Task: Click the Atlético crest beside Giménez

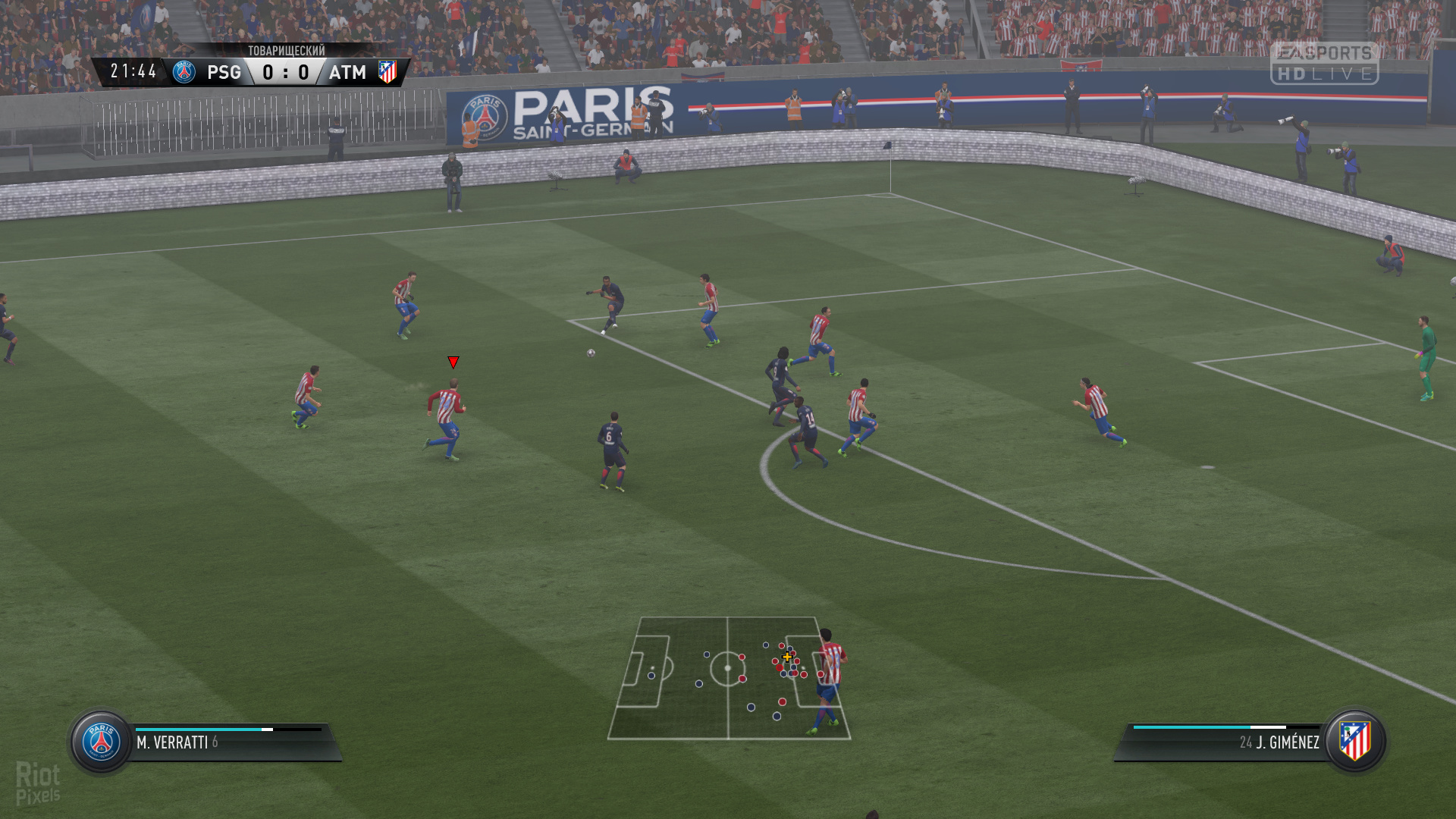Action: click(x=1355, y=740)
